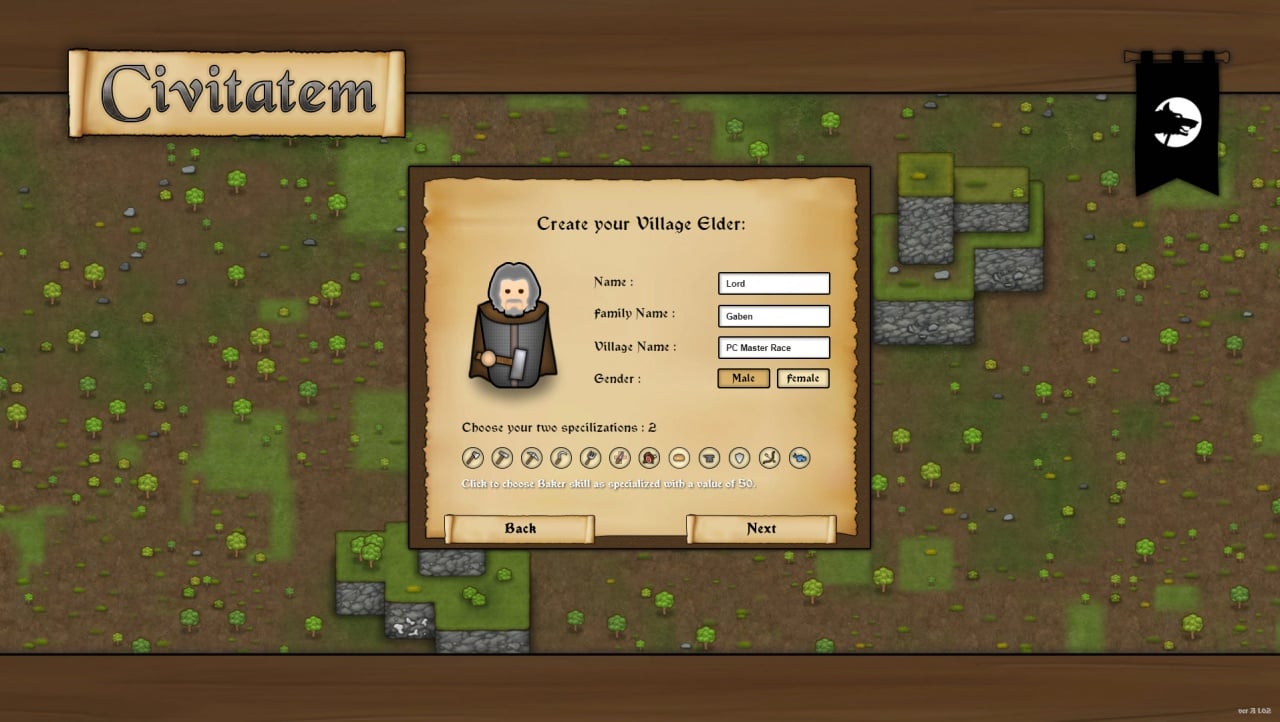Go back with the Back button
Viewport: 1280px width, 722px height.
tap(520, 529)
